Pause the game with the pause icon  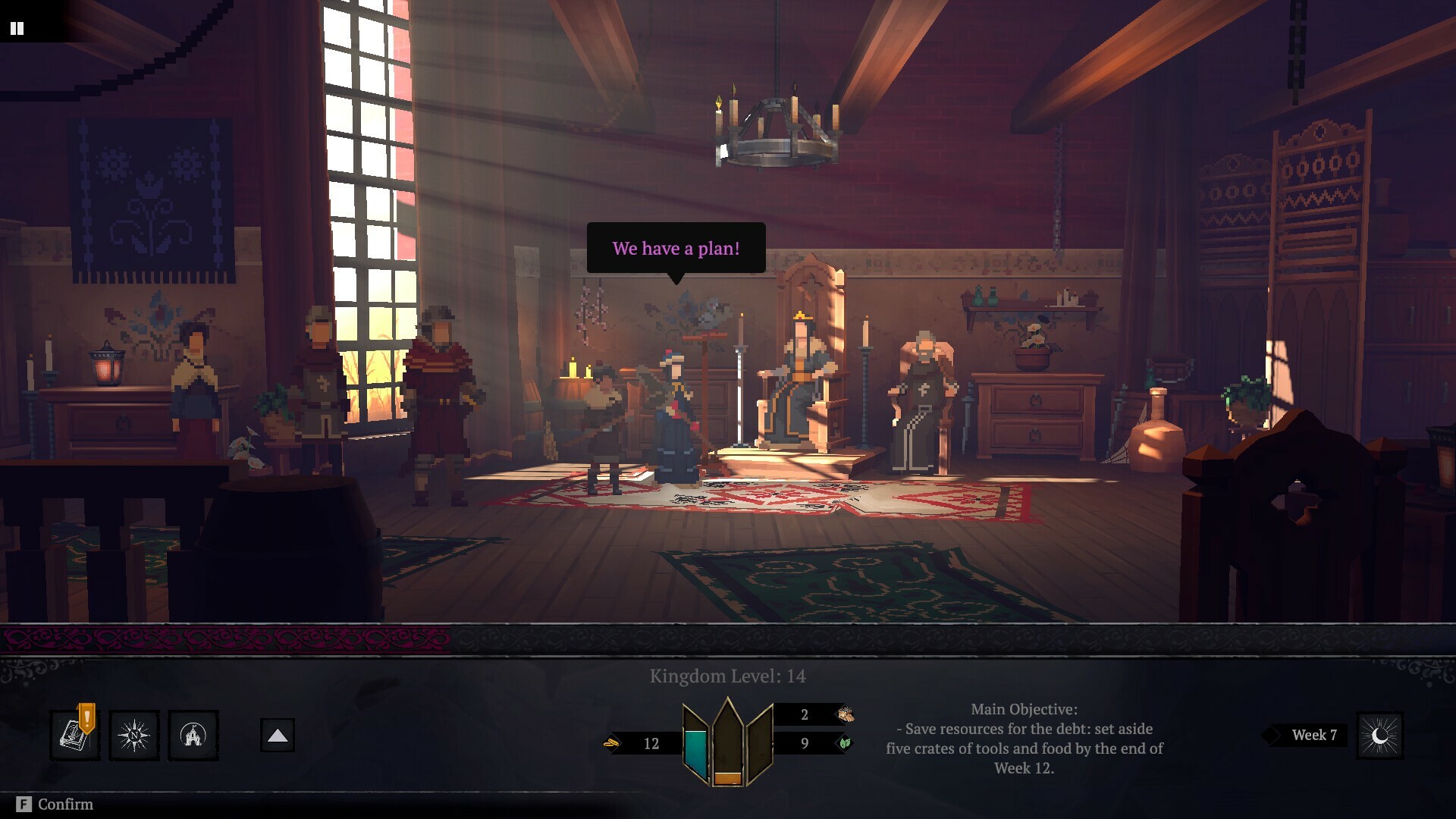point(17,28)
